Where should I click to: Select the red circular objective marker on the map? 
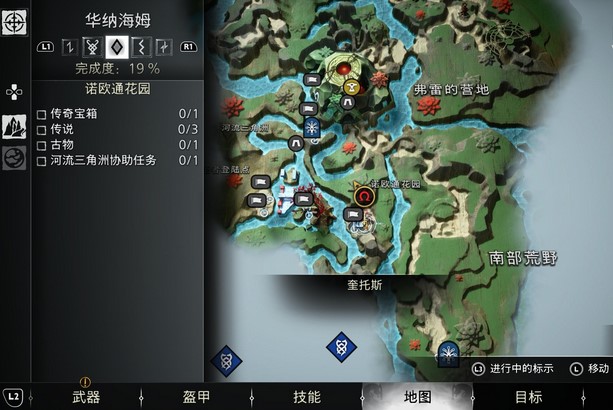click(x=342, y=69)
